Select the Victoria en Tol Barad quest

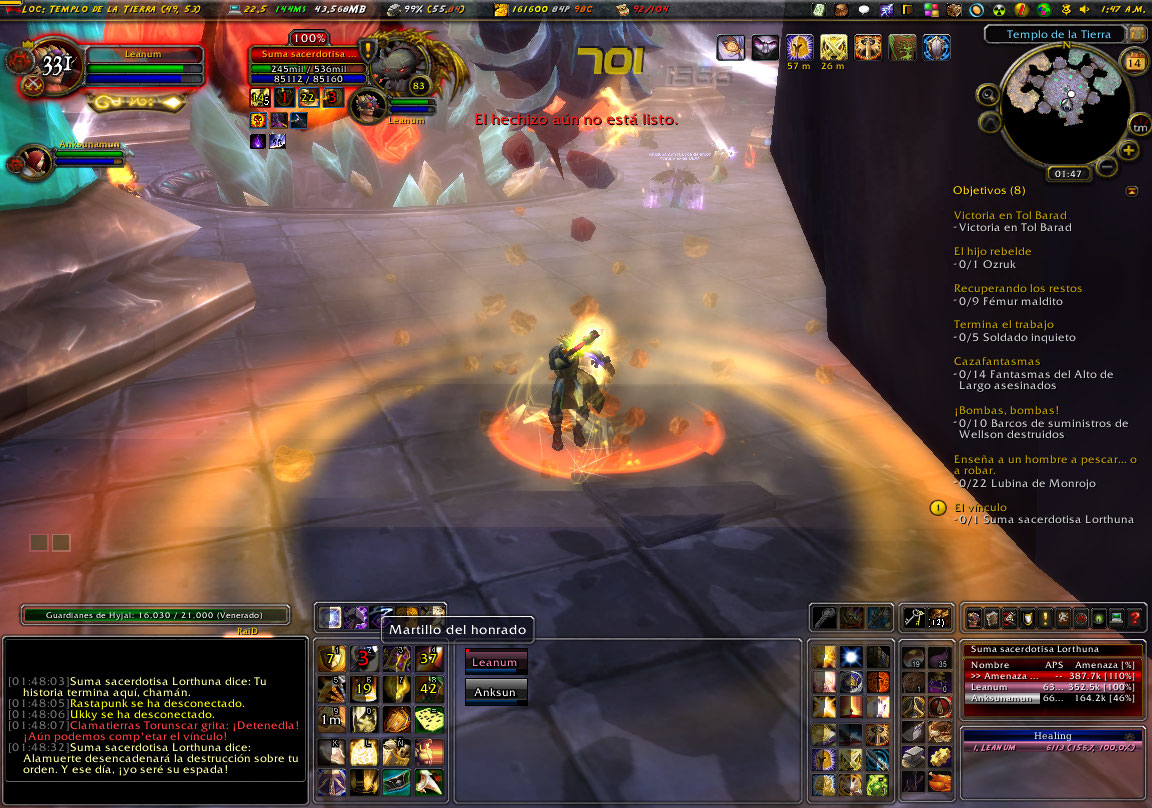coord(1009,215)
